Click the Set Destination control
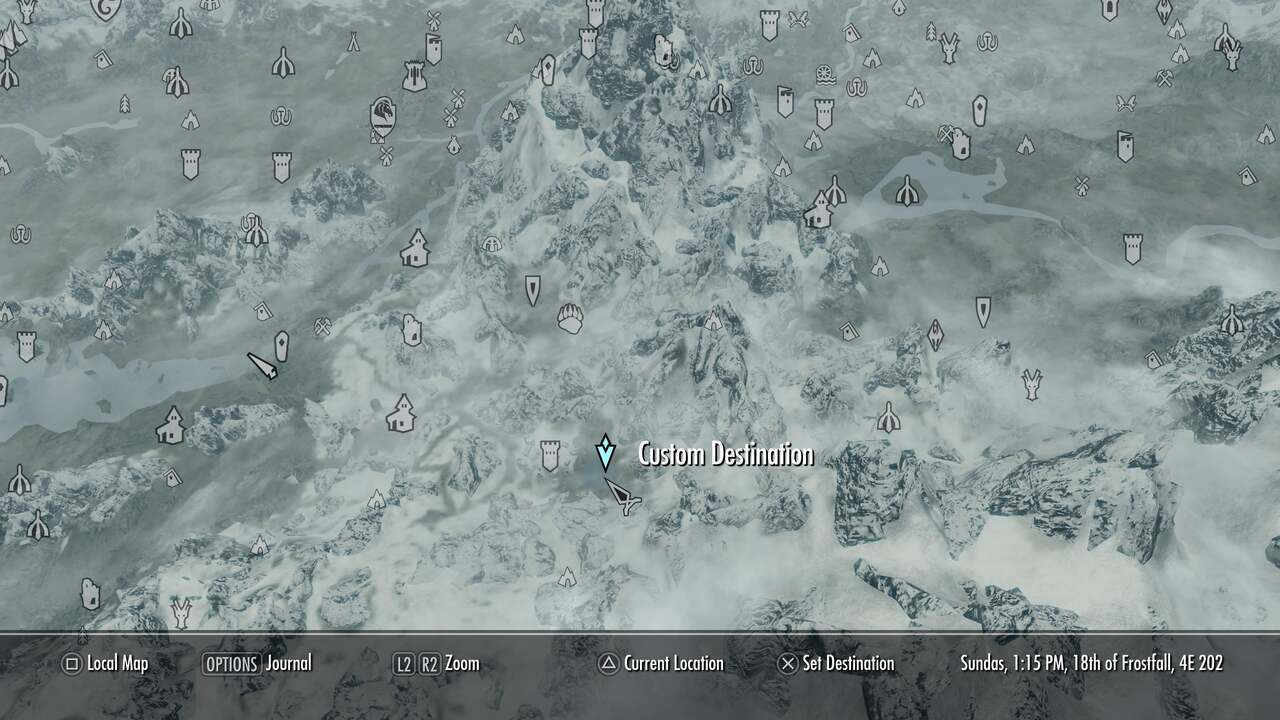This screenshot has height=720, width=1280. tap(789, 663)
